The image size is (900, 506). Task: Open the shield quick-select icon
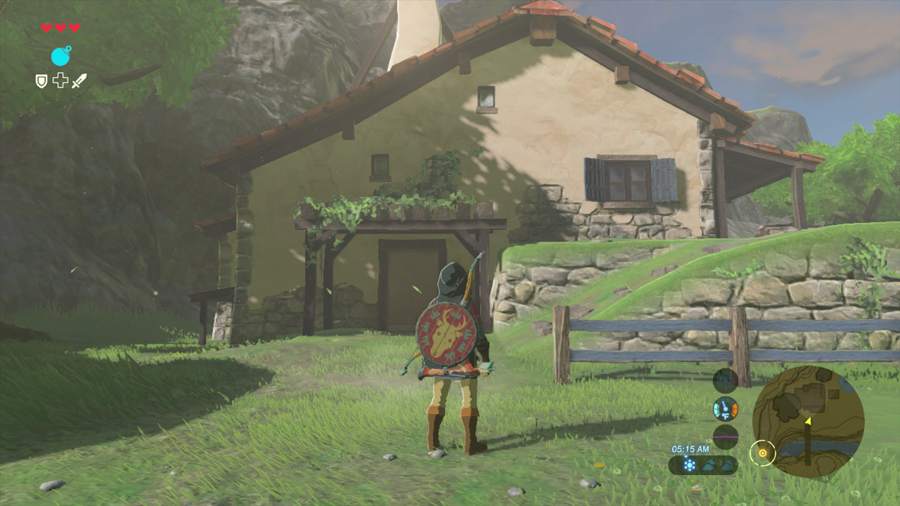(42, 80)
